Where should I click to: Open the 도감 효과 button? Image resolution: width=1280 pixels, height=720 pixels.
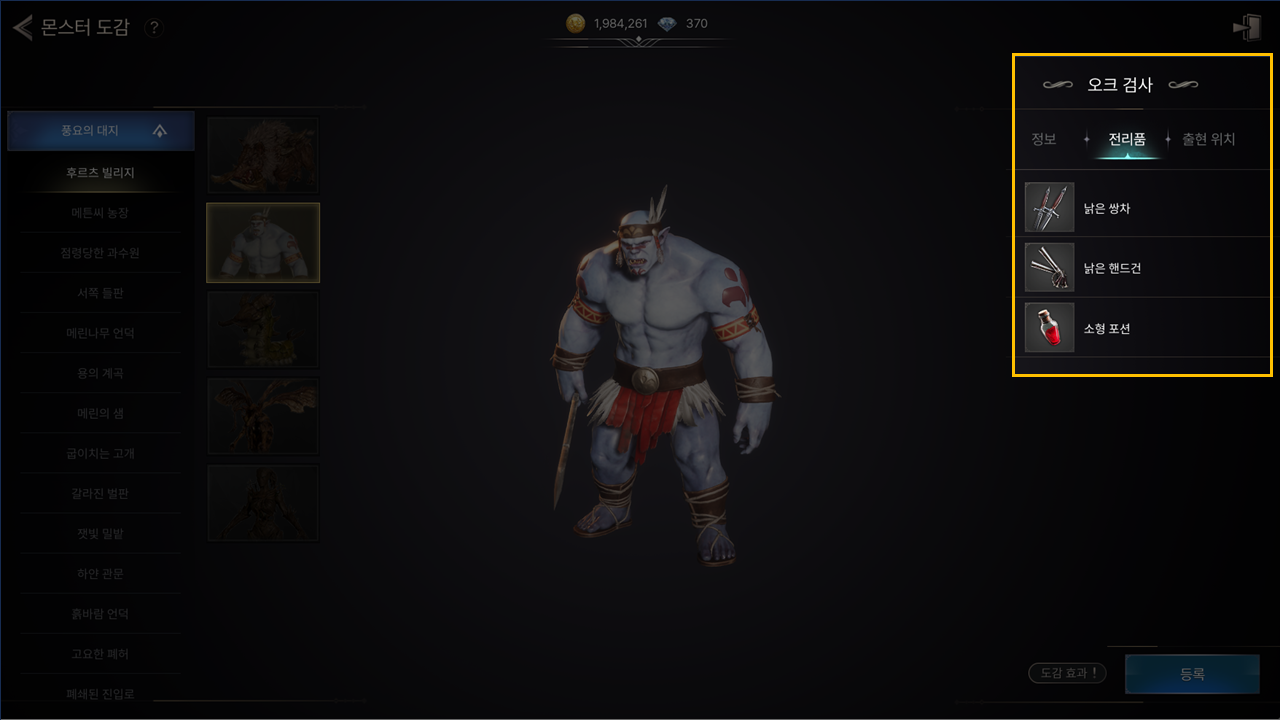(1067, 674)
